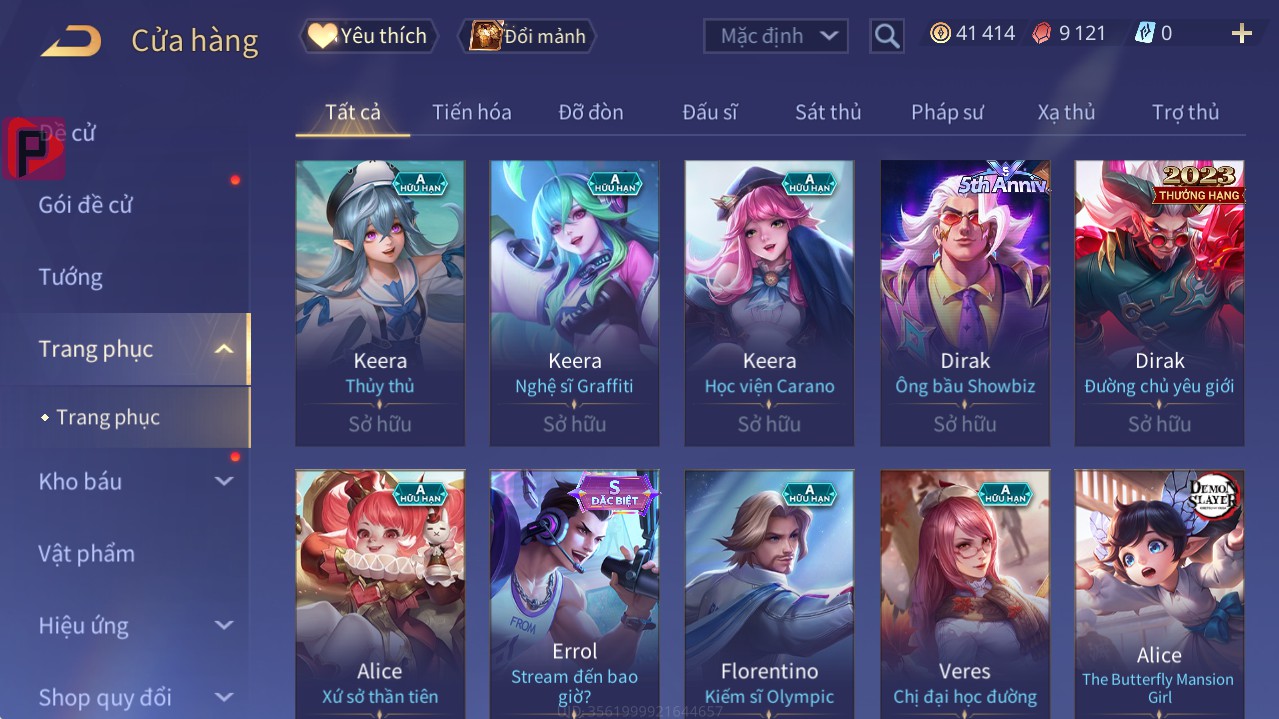1279x719 pixels.
Task: Open the Tướng heroes section
Action: coord(71,277)
